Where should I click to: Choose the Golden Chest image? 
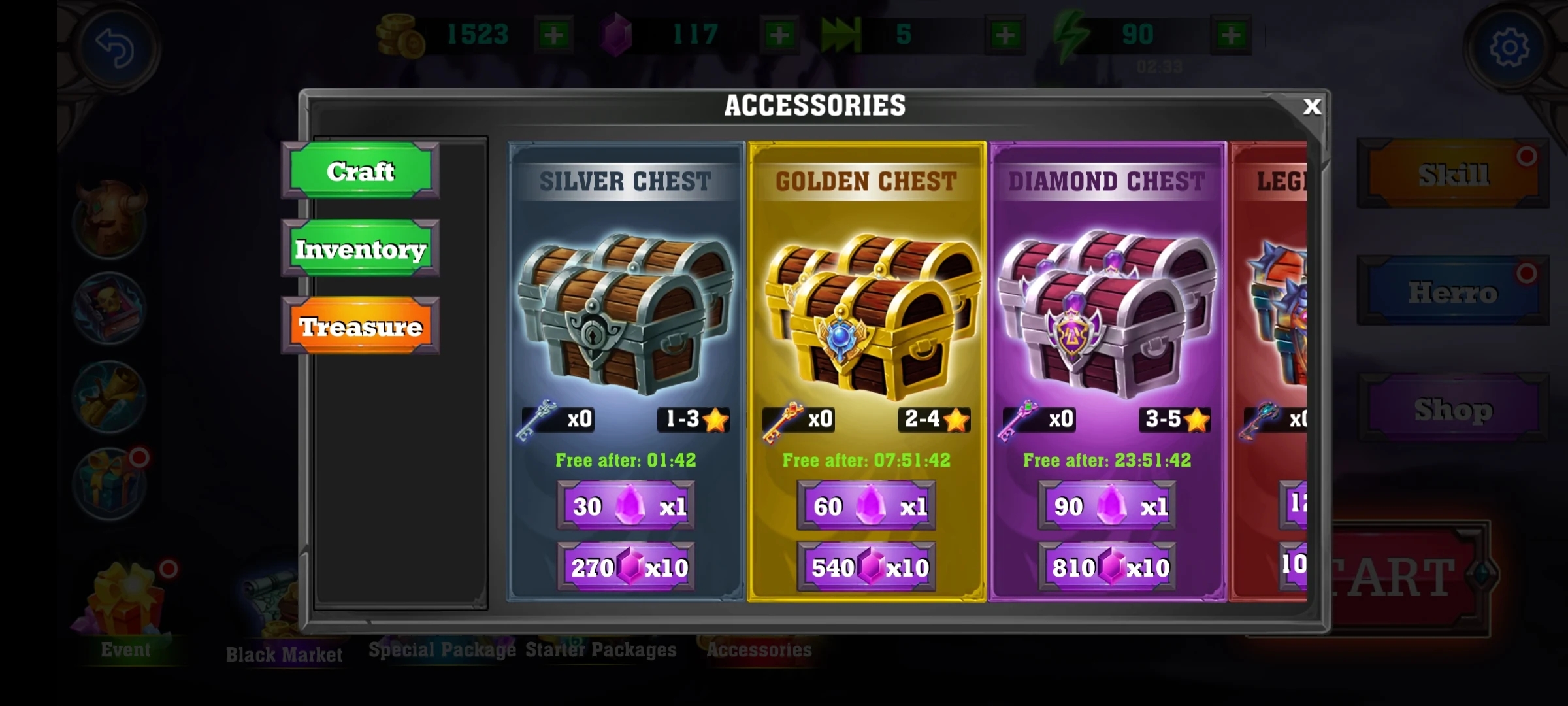[866, 314]
